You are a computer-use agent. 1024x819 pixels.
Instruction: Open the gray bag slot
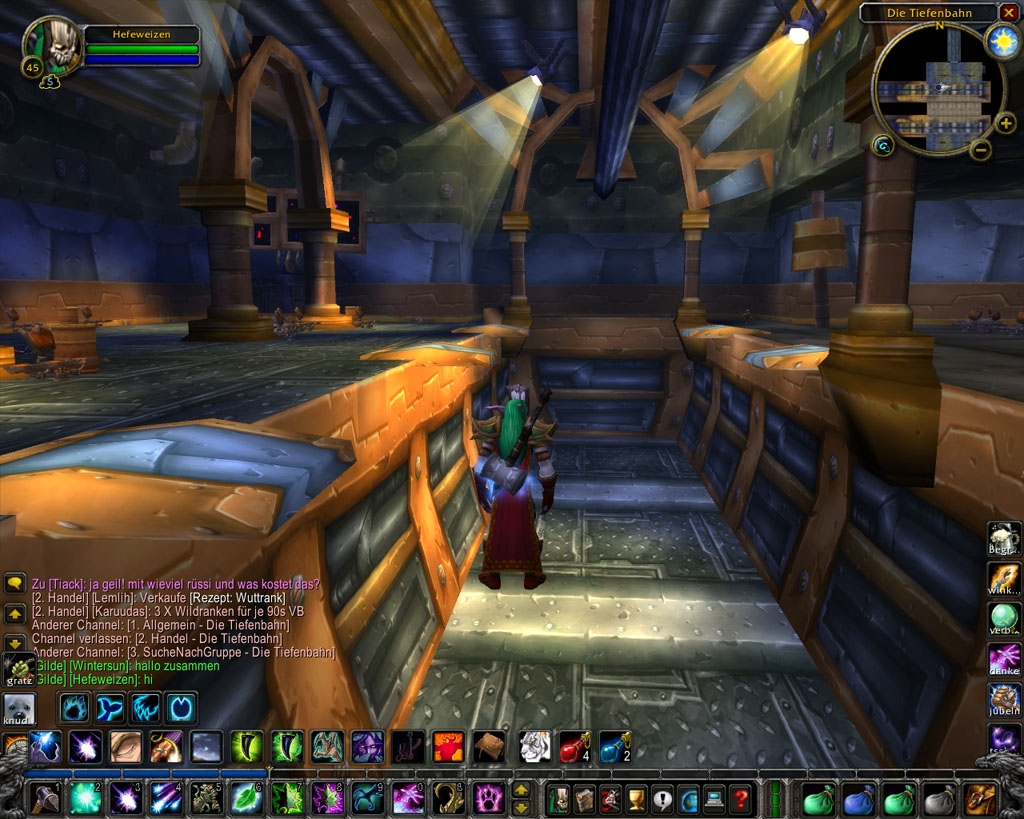click(x=938, y=800)
